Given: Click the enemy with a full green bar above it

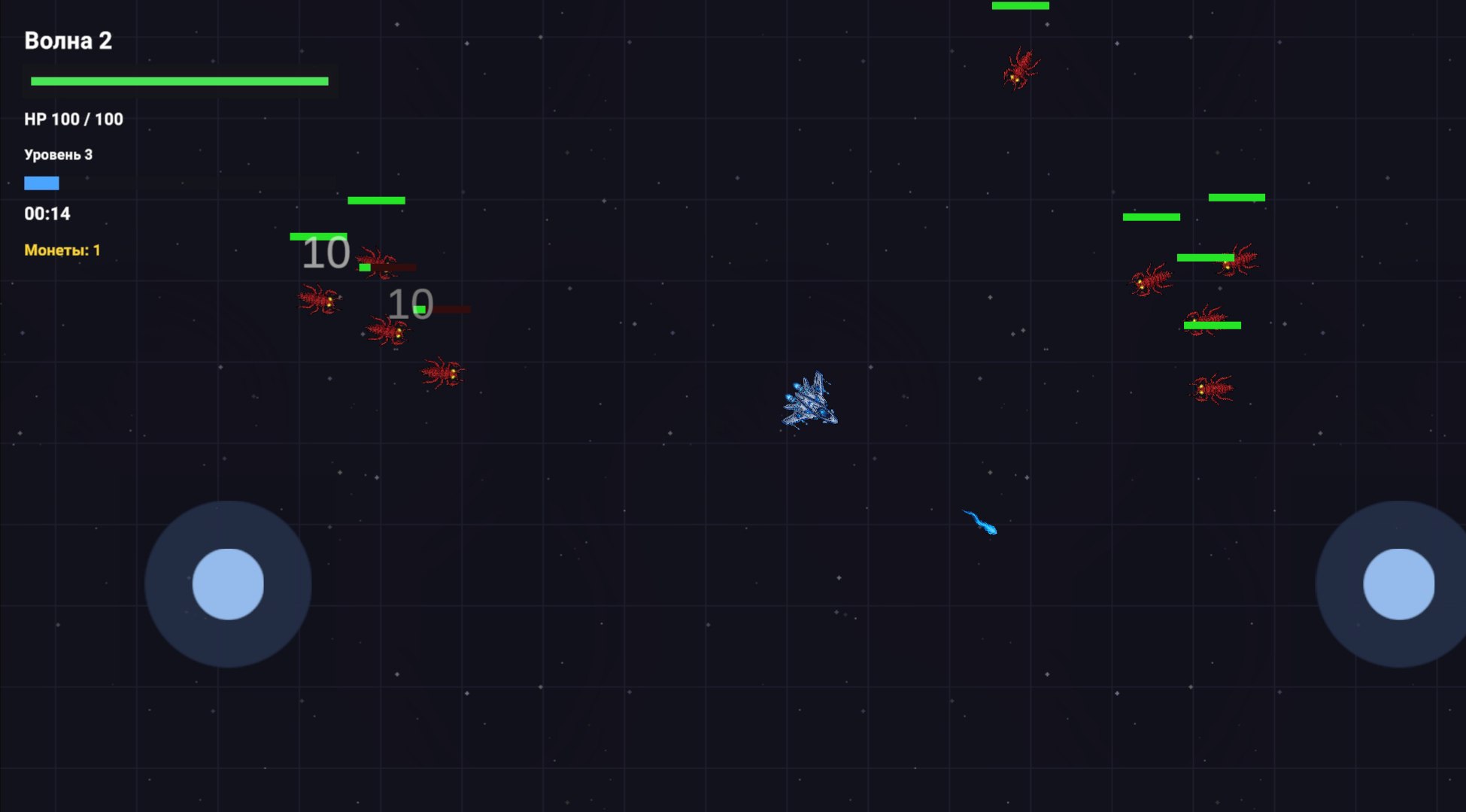Looking at the screenshot, I should 1203,320.
